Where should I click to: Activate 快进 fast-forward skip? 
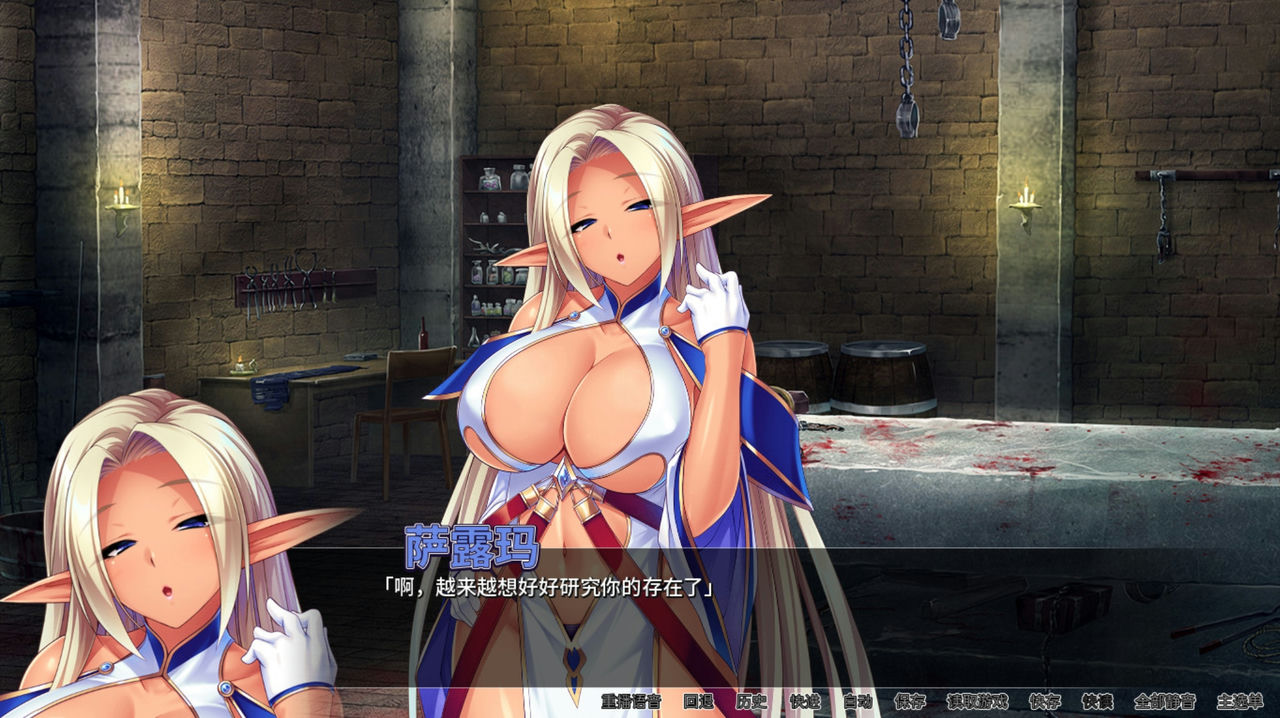804,702
